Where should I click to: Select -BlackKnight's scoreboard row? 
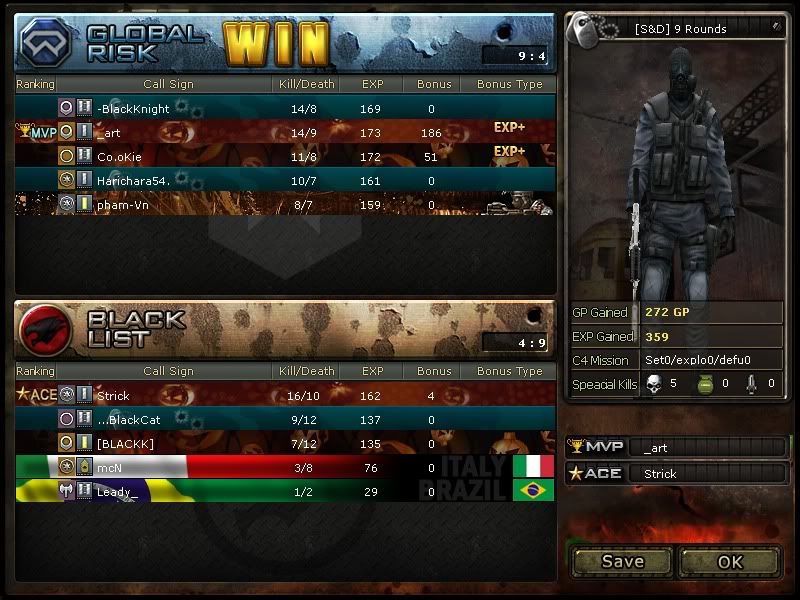click(285, 108)
